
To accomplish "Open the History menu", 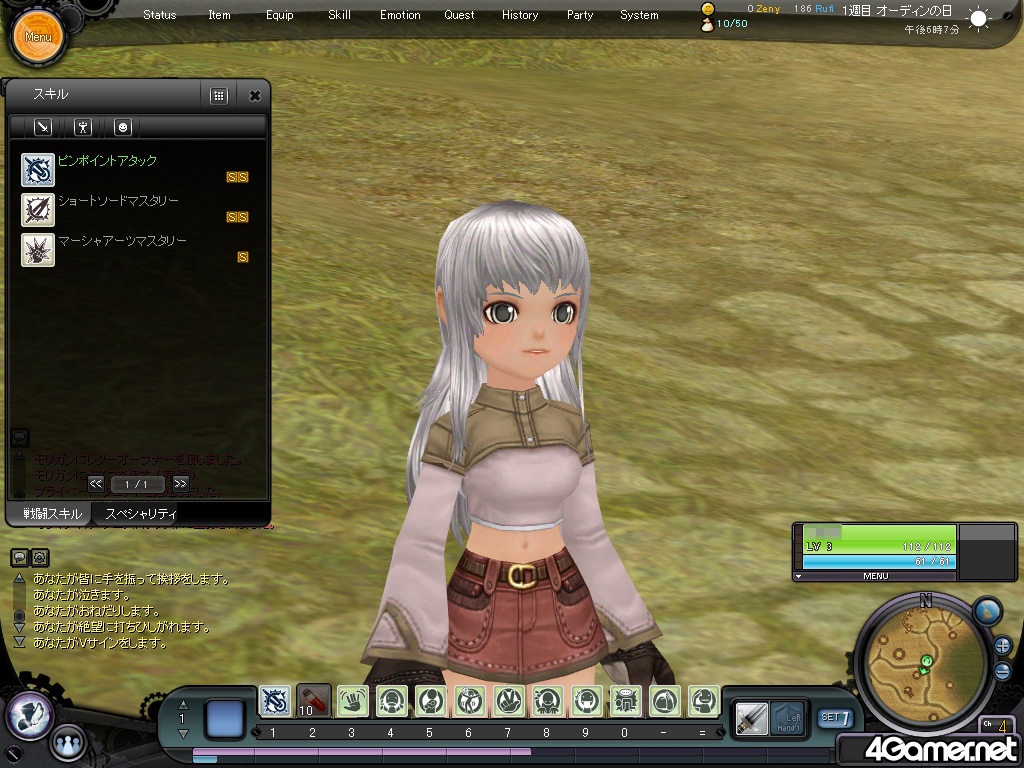I will (x=520, y=15).
